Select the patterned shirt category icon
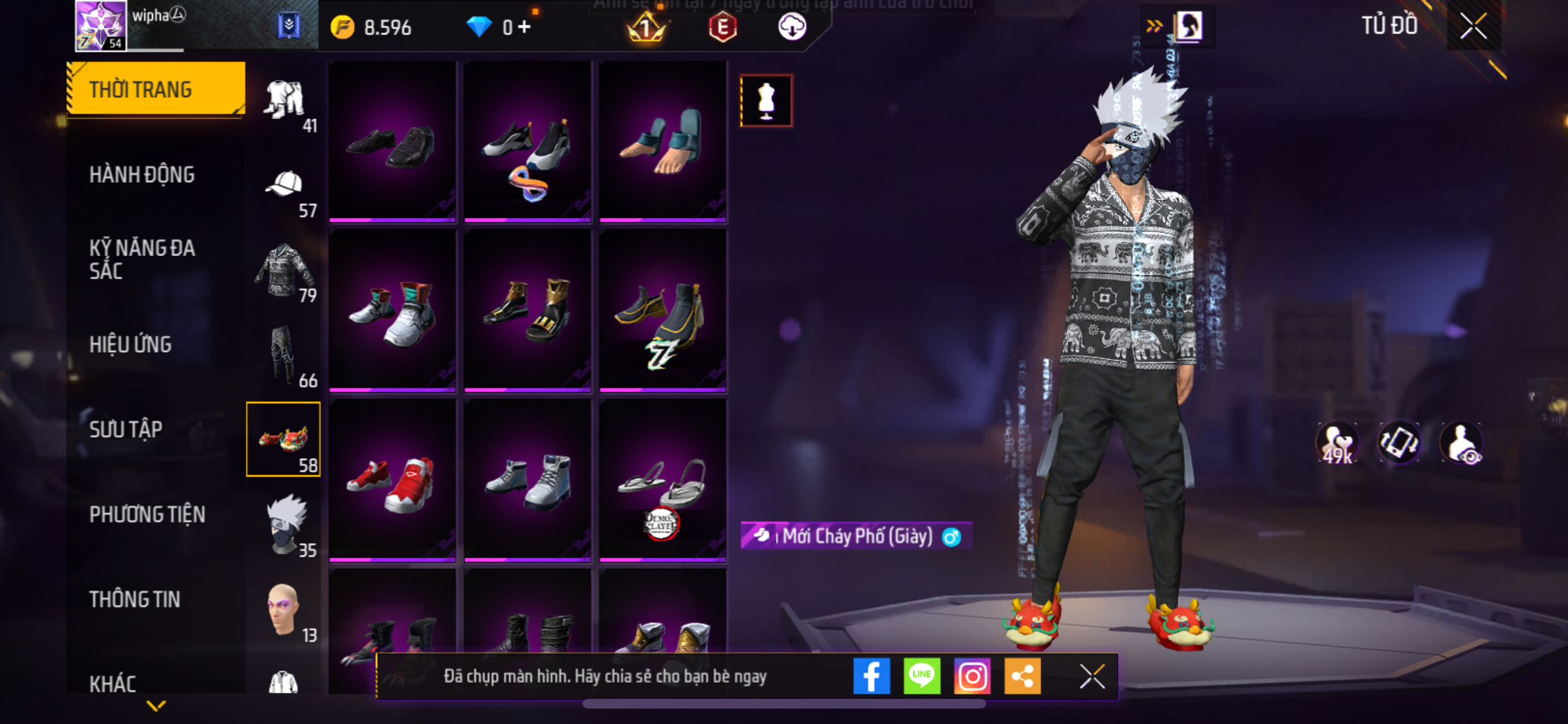 285,272
